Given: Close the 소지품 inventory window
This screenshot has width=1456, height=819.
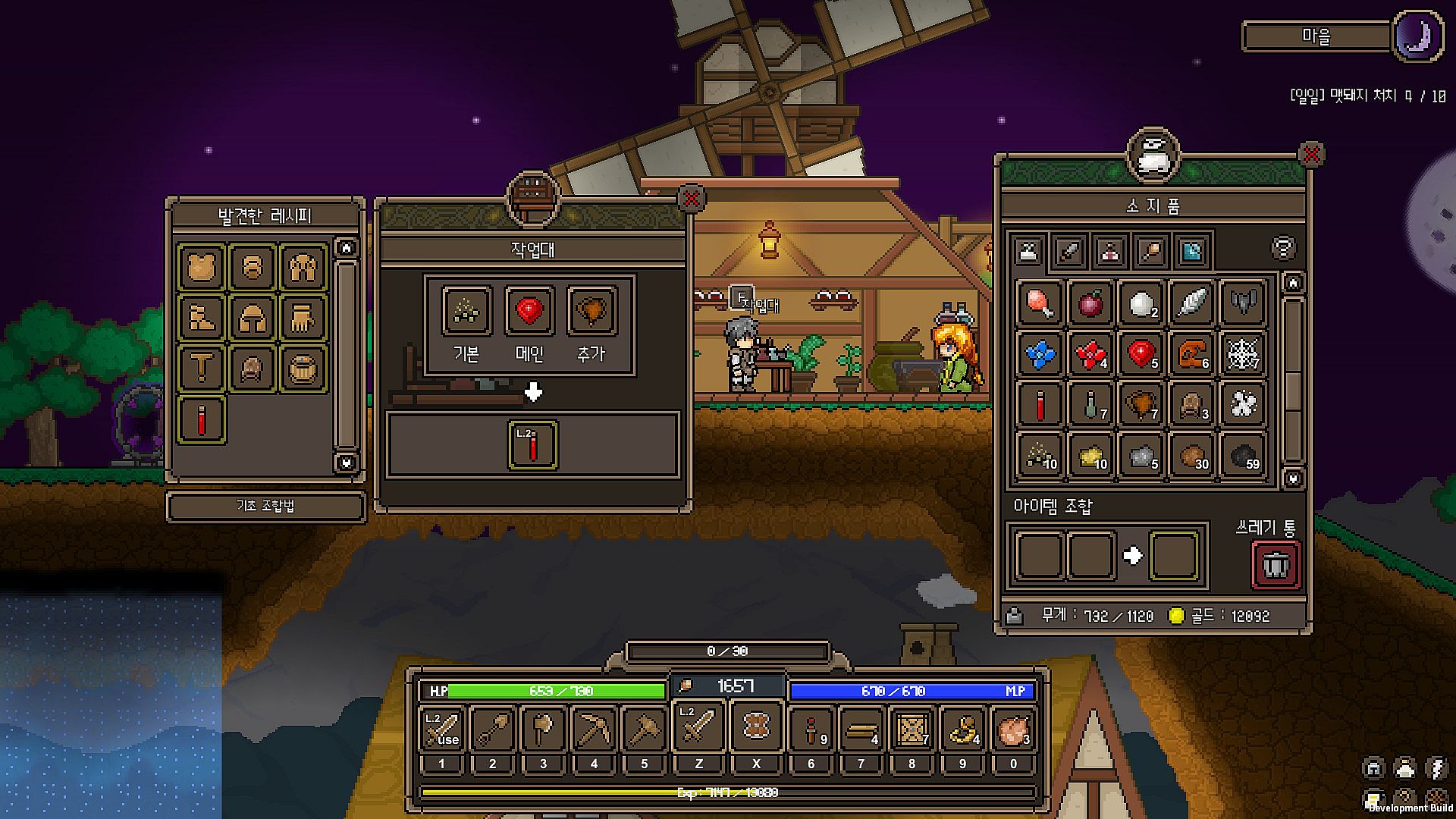Looking at the screenshot, I should click(x=1311, y=155).
